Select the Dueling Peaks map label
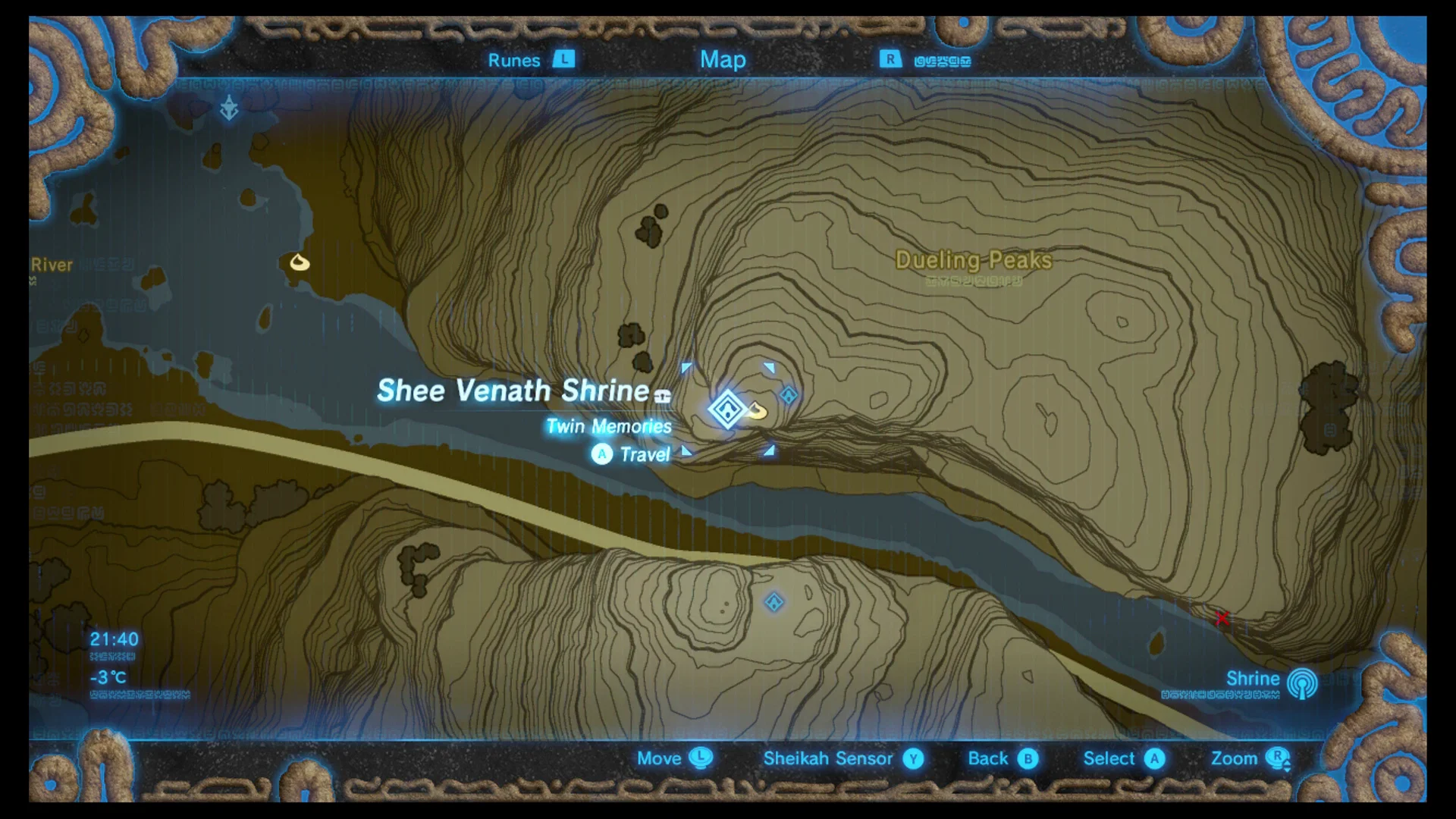 pyautogui.click(x=973, y=260)
